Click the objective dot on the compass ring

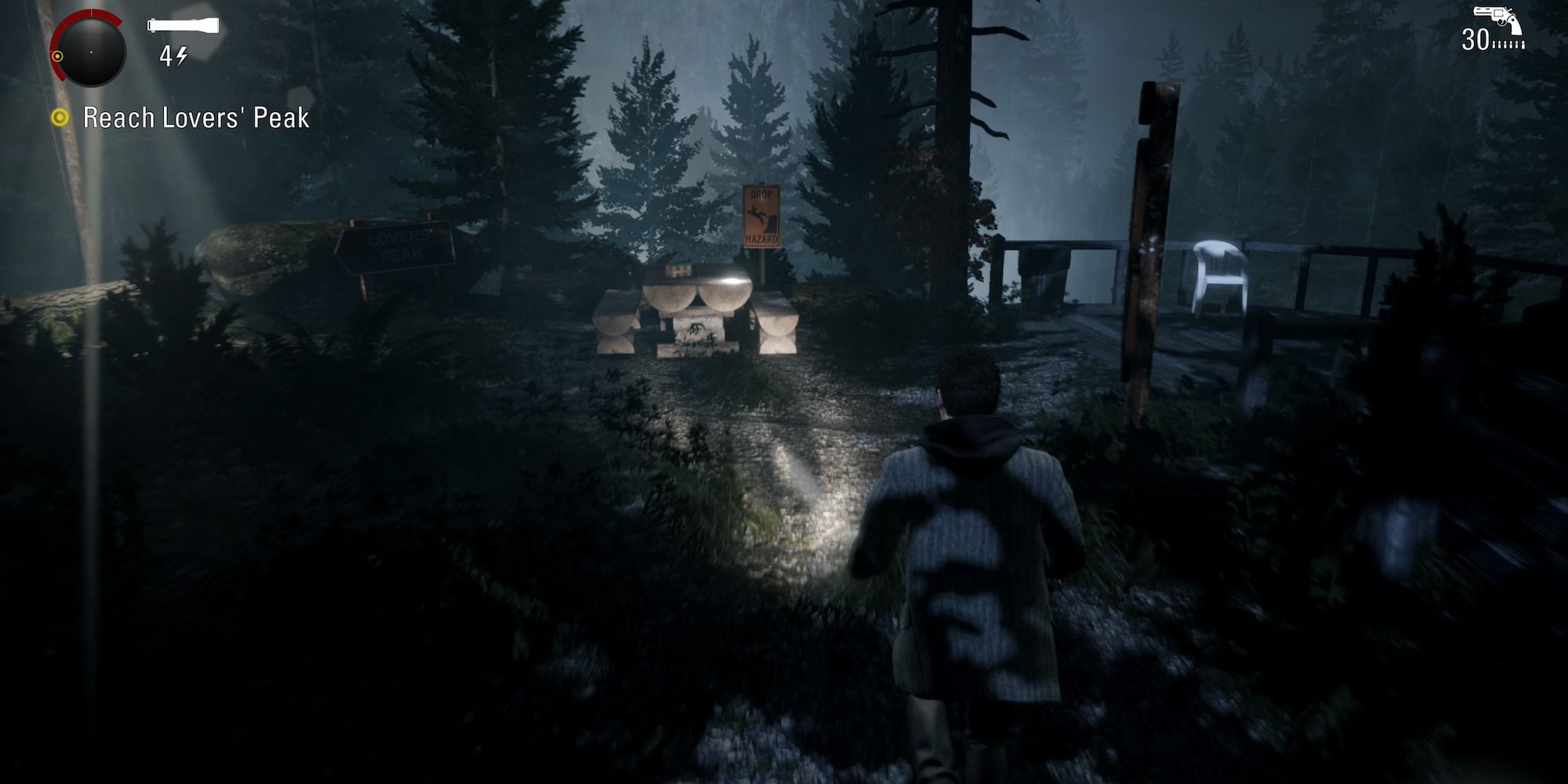click(59, 56)
